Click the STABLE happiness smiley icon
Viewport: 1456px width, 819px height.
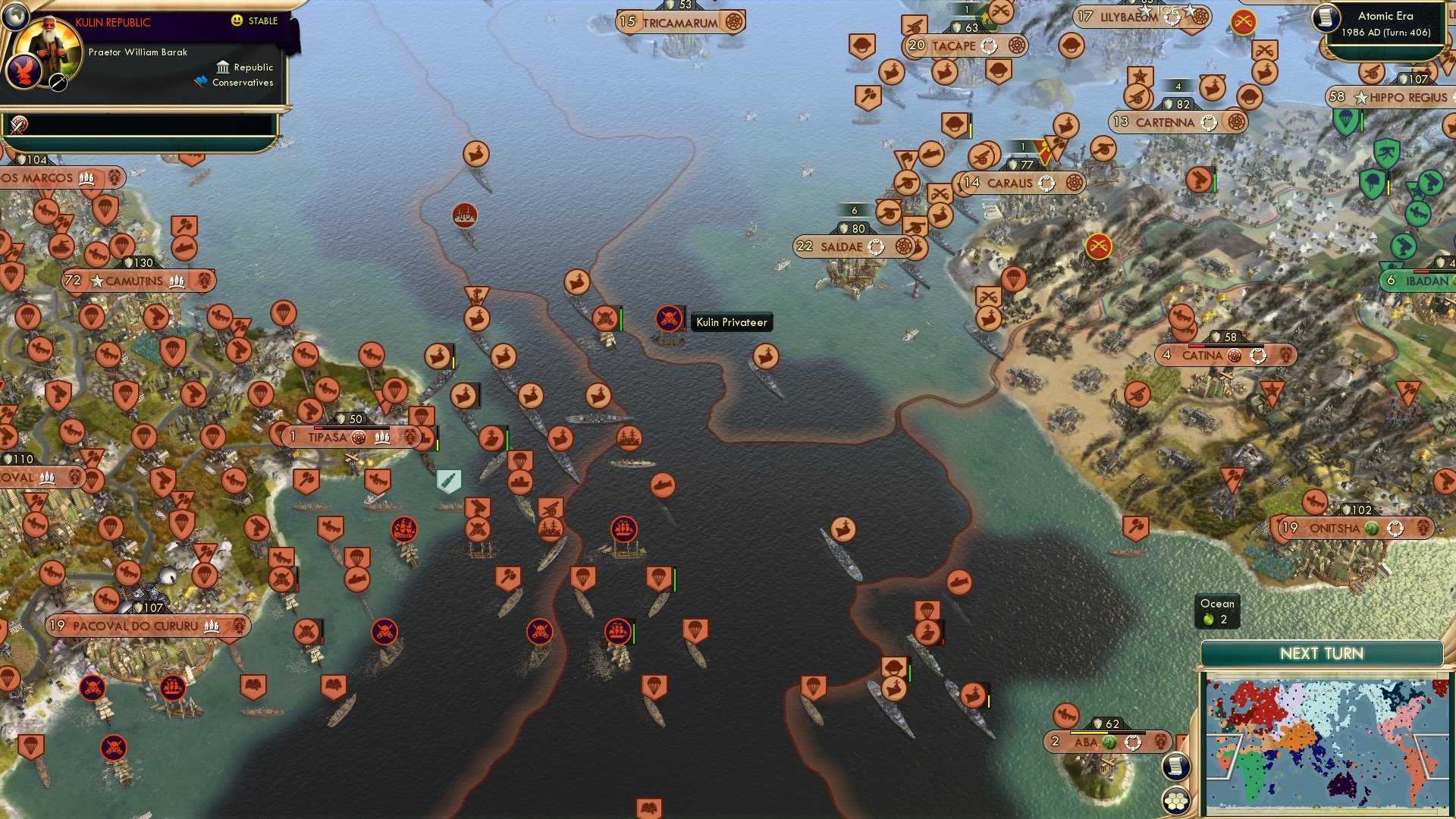click(237, 21)
